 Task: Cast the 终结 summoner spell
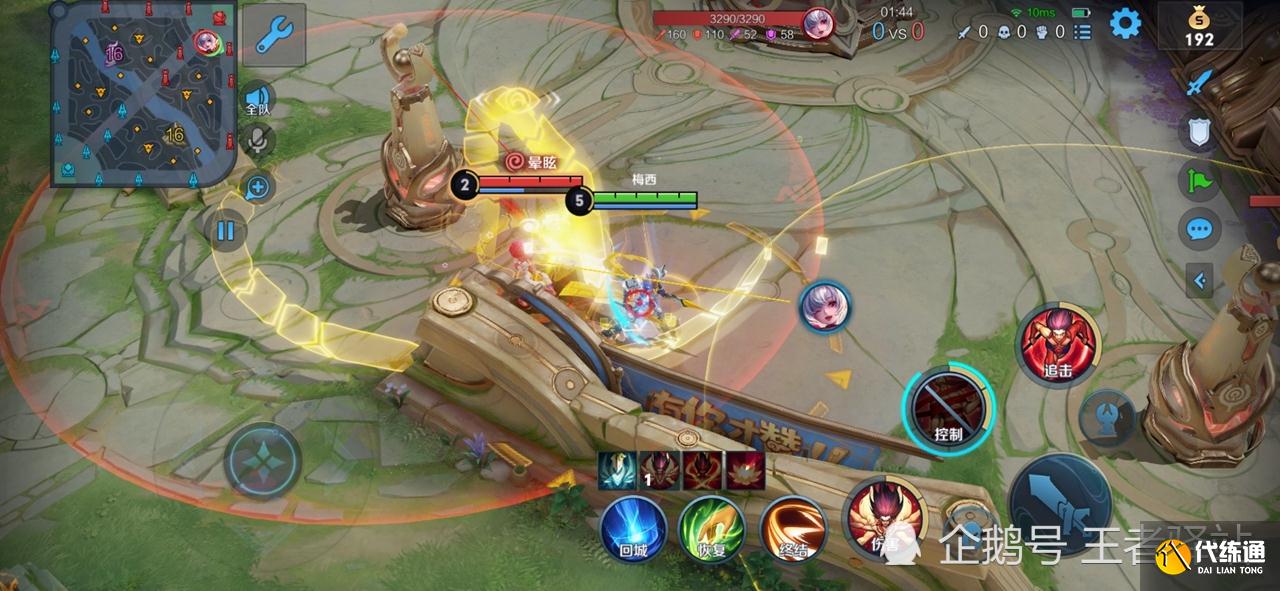coord(792,528)
